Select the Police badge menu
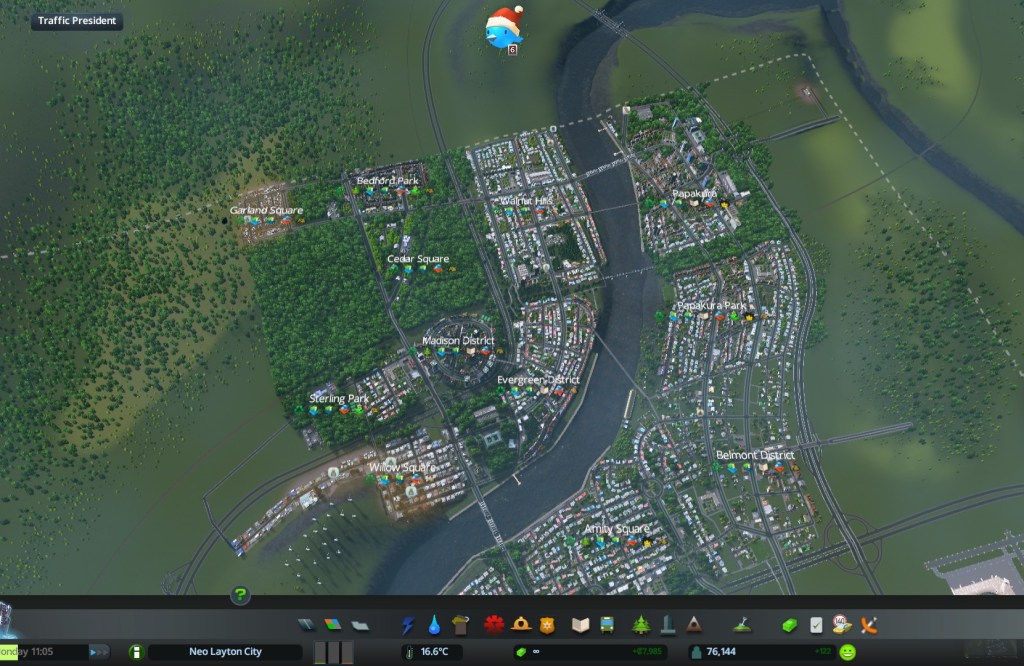The height and width of the screenshot is (666, 1024). pos(546,625)
